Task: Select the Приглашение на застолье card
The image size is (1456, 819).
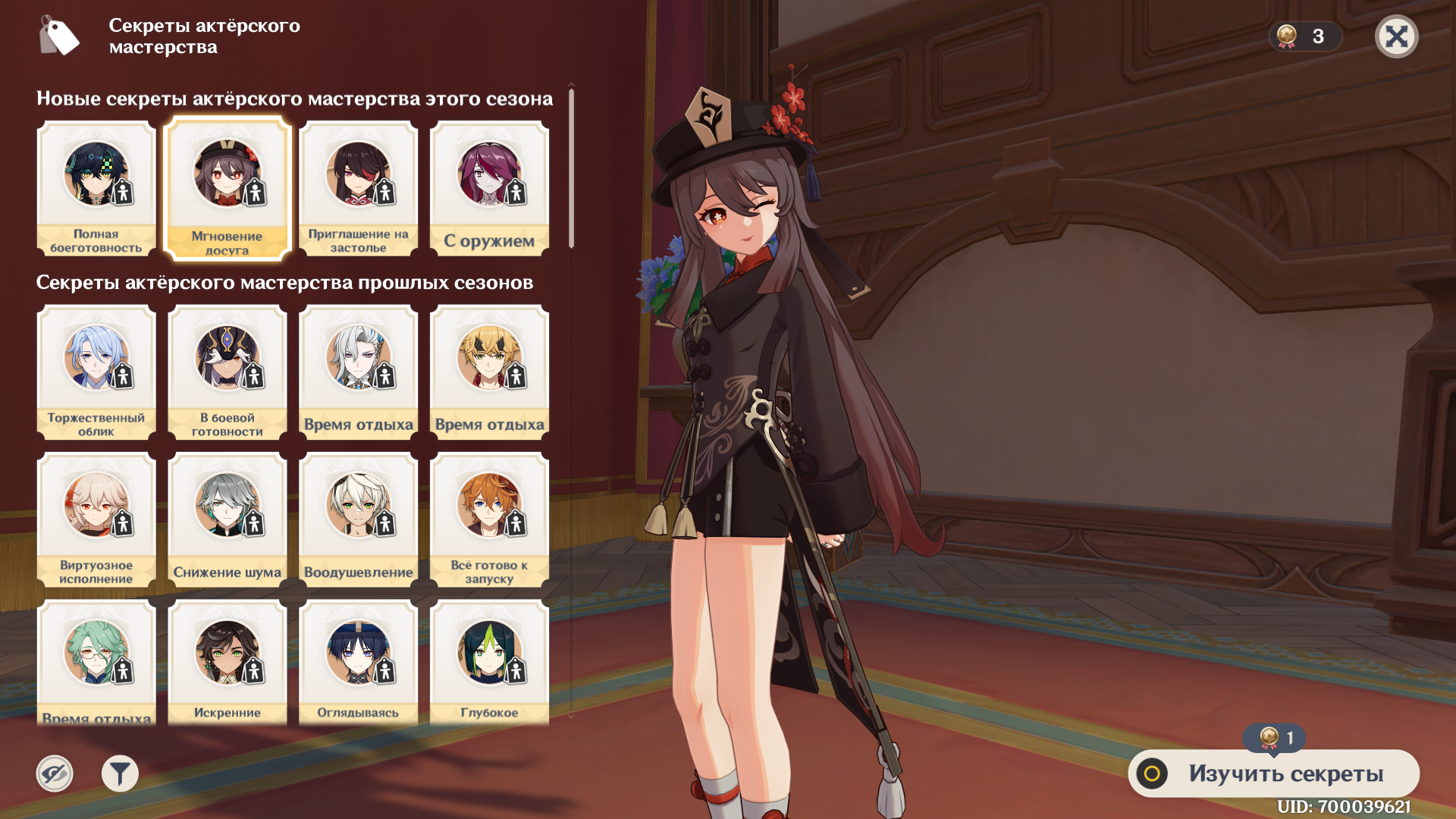Action: tap(358, 188)
